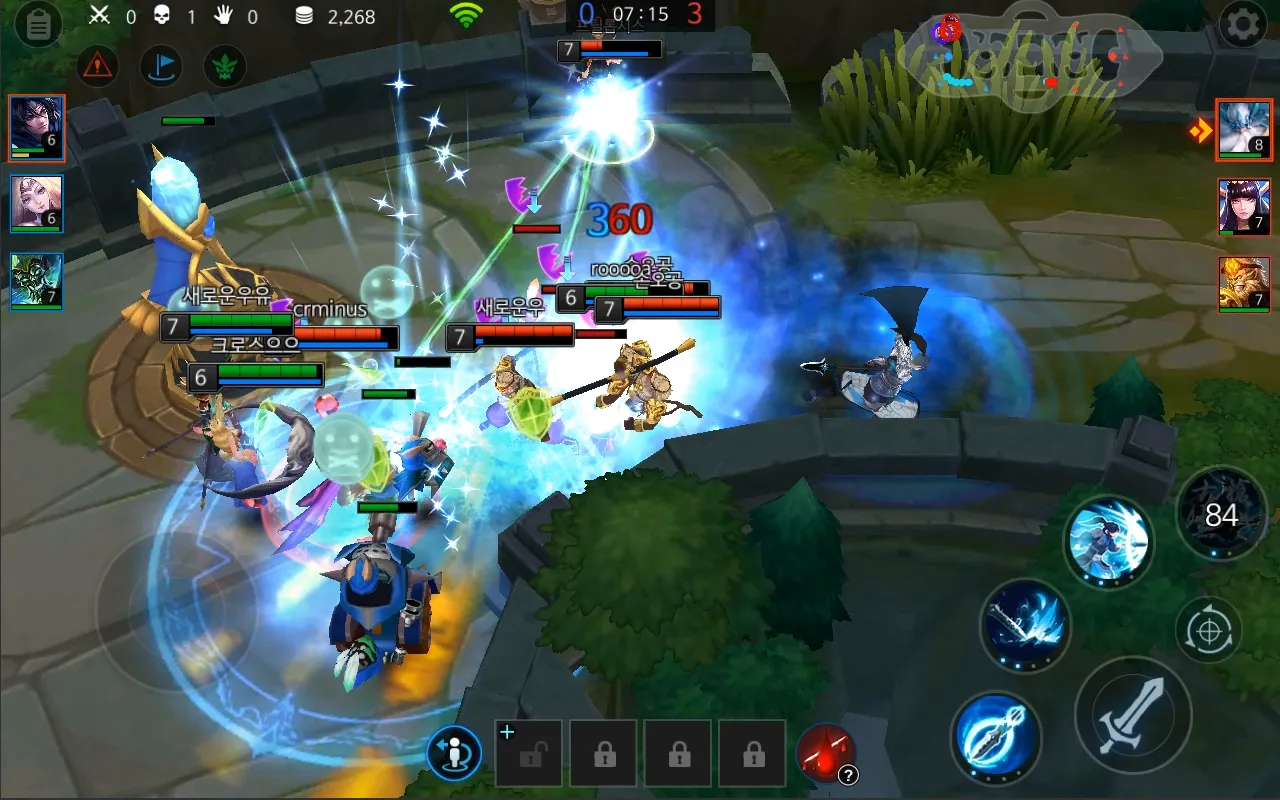
Task: Tap the skill on 84 cooldown
Action: click(x=1221, y=515)
